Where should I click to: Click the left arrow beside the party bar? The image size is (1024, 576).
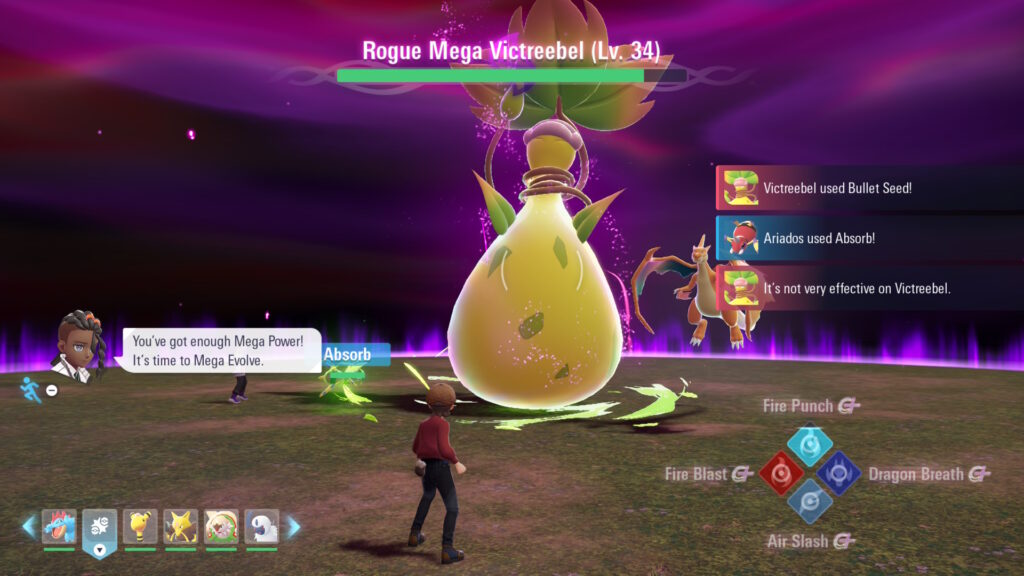tap(29, 527)
